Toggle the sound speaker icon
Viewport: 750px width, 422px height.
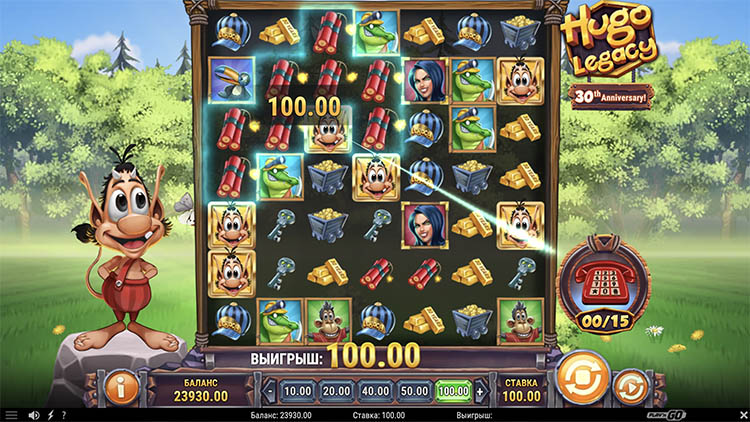coord(34,415)
